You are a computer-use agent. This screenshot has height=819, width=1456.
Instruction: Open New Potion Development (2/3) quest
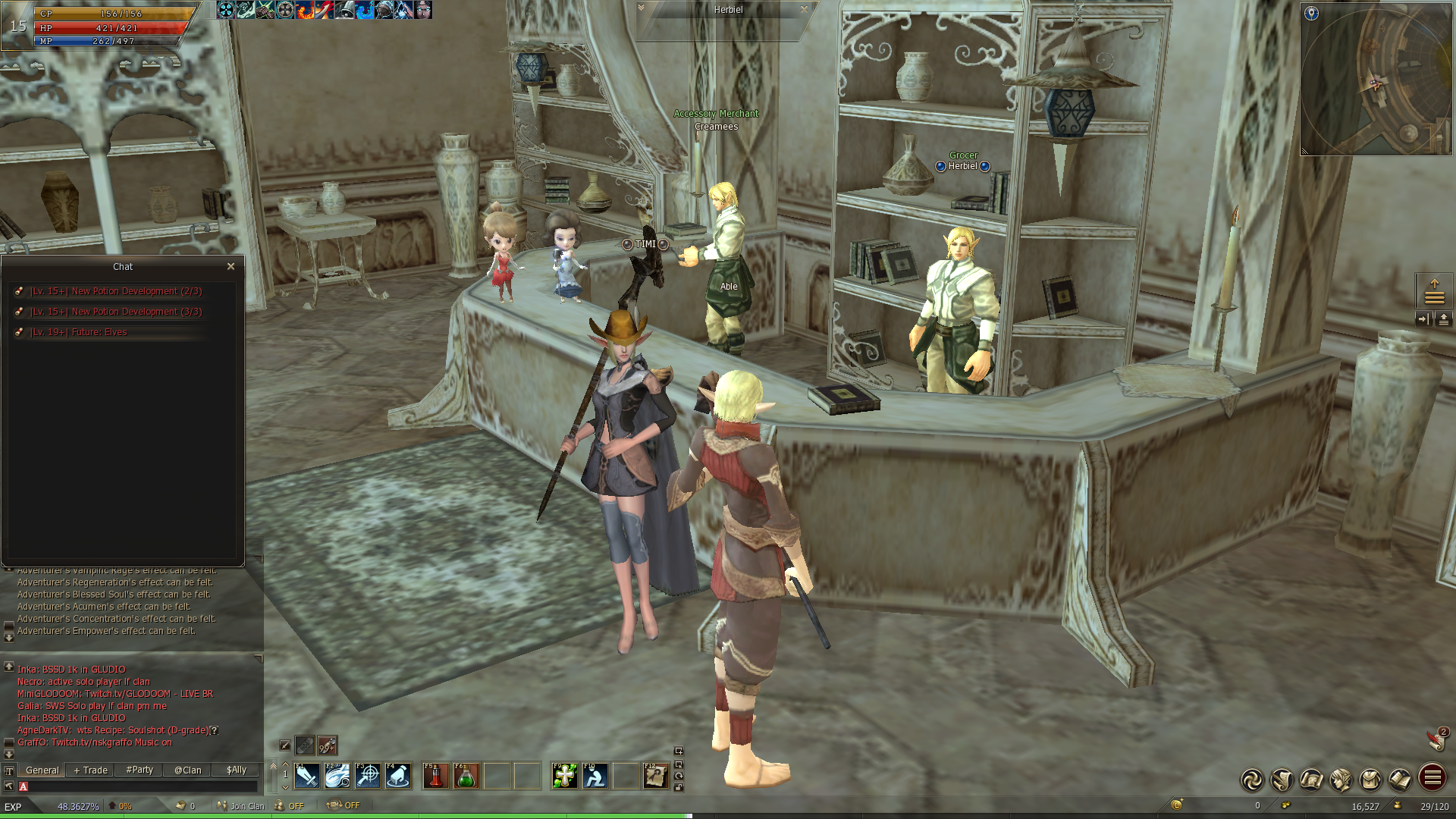(x=115, y=291)
